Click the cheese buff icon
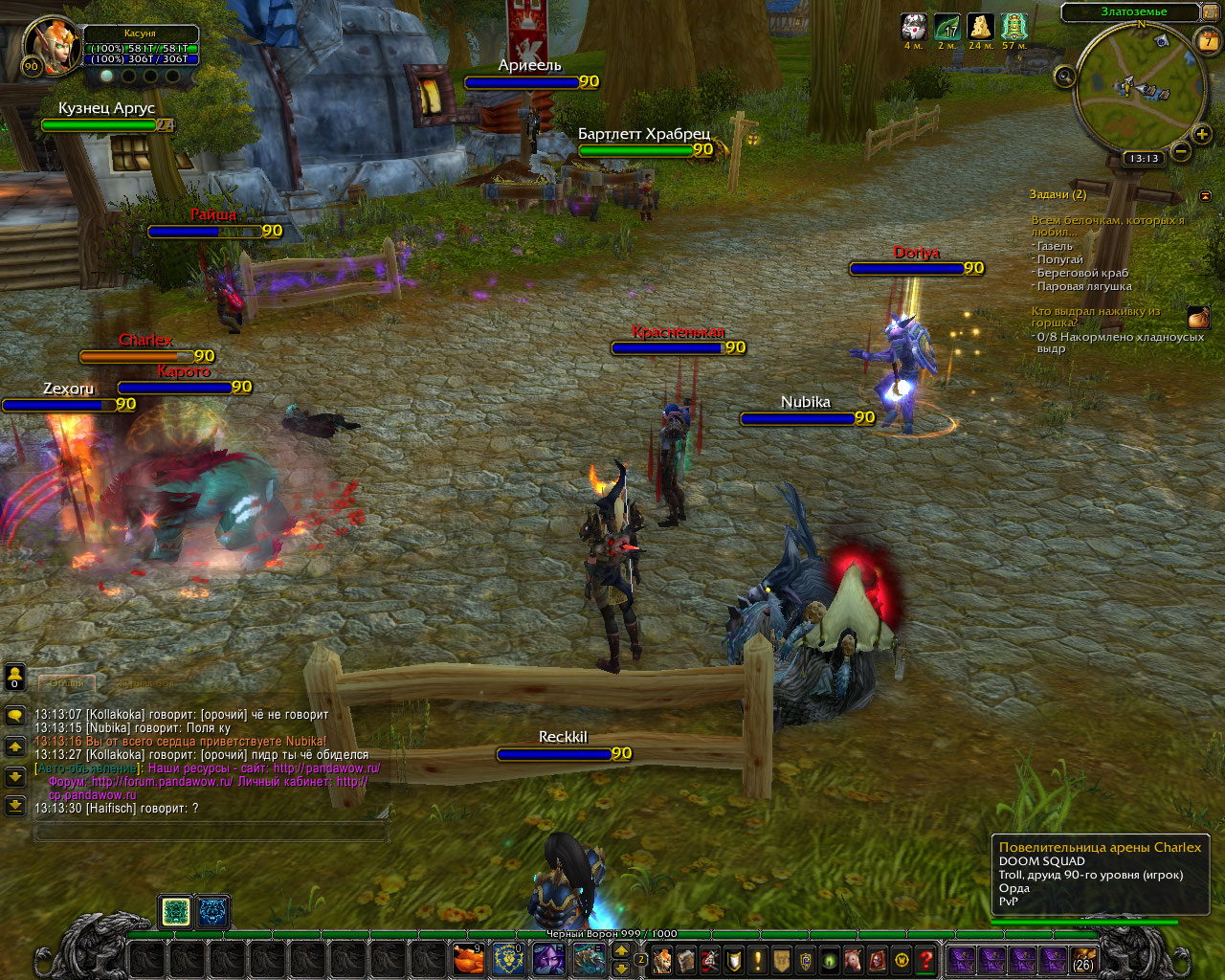The height and width of the screenshot is (980, 1225). pyautogui.click(x=980, y=26)
